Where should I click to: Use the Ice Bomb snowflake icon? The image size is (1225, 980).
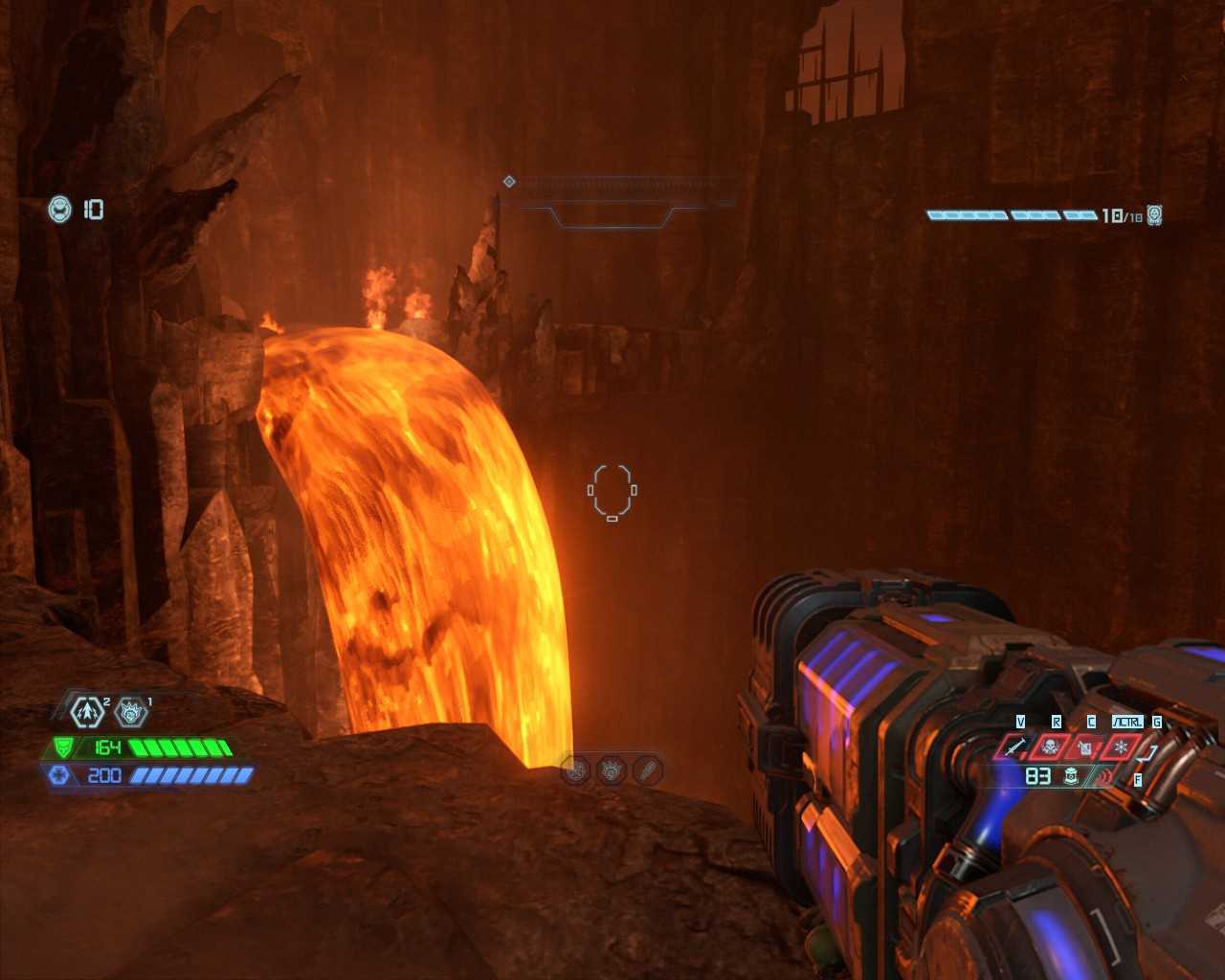[x=1121, y=746]
